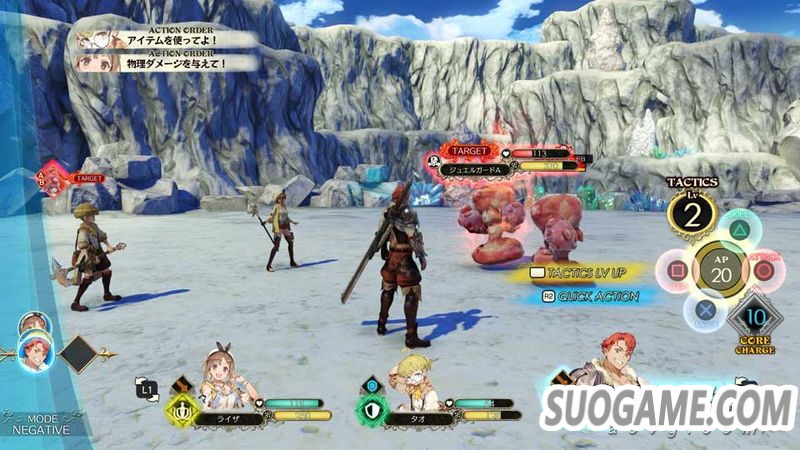Select Ryza's character portrait

tap(225, 376)
